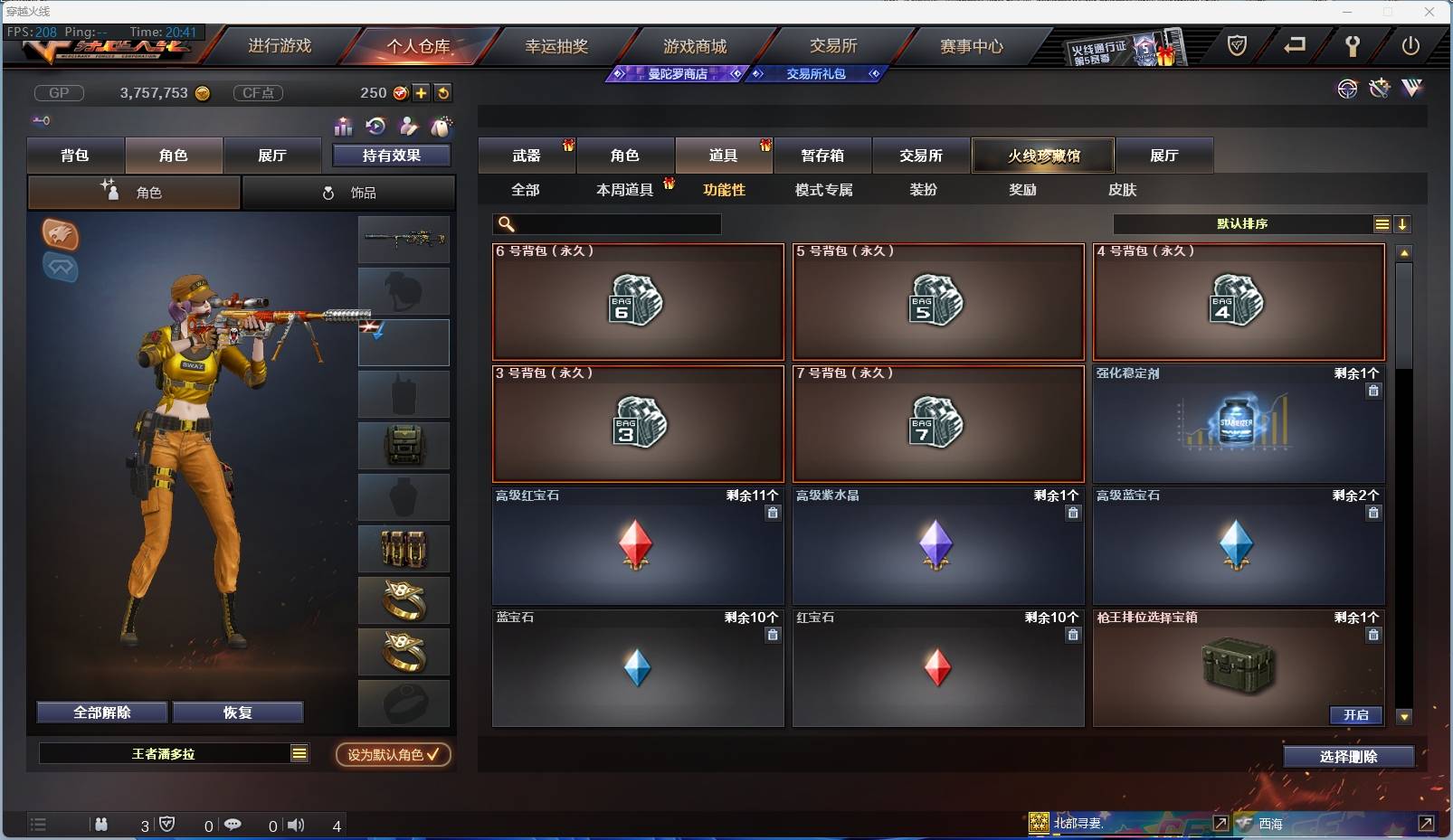Toggle the speaker icon in the bottom bar
1453x840 pixels.
point(296,825)
